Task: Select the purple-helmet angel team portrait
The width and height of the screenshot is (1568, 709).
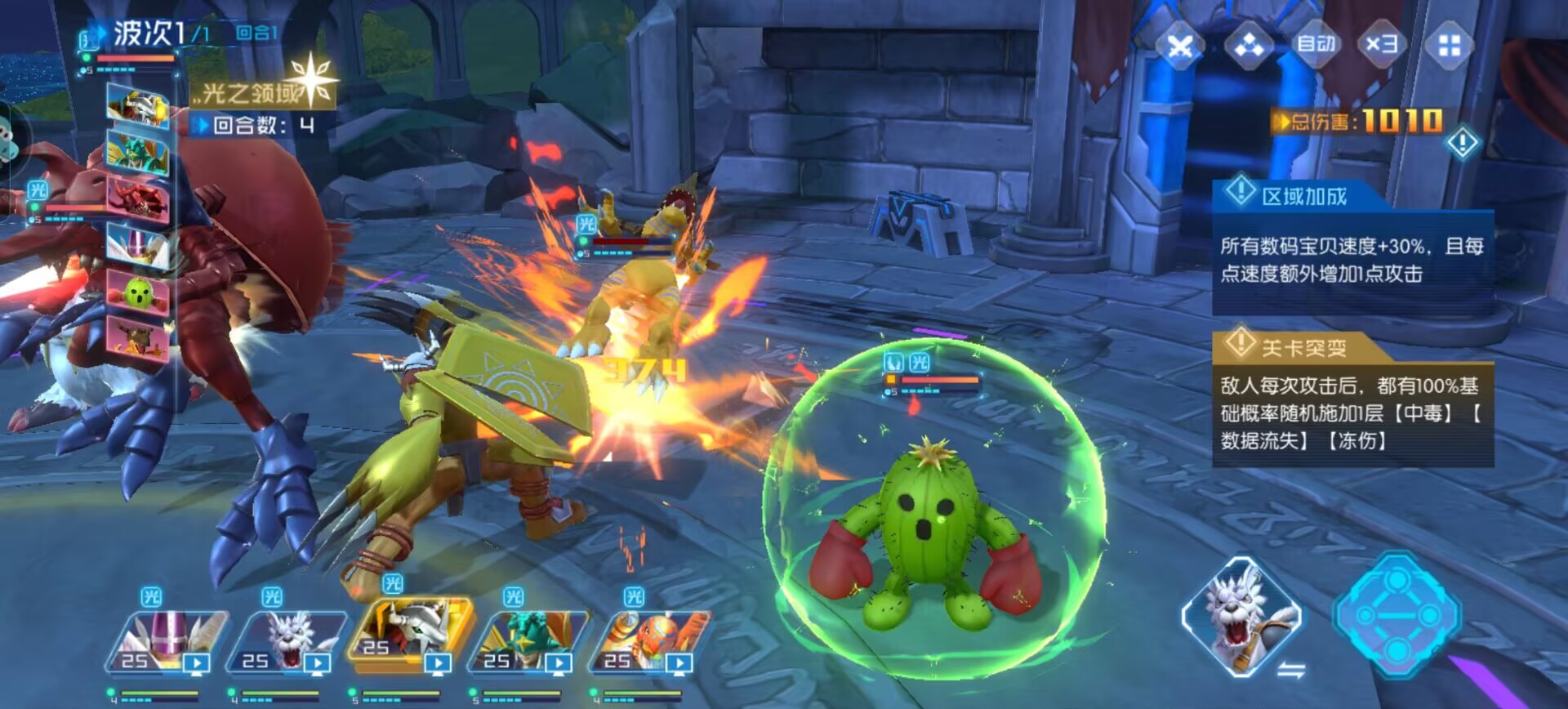Action: (167, 641)
